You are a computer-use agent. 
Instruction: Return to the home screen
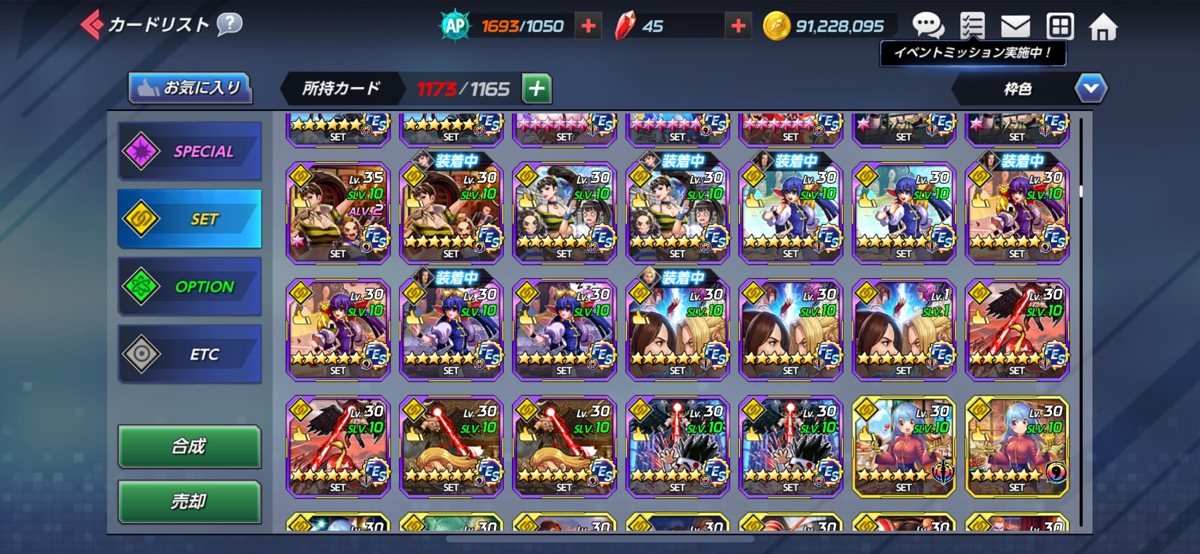coord(1103,26)
